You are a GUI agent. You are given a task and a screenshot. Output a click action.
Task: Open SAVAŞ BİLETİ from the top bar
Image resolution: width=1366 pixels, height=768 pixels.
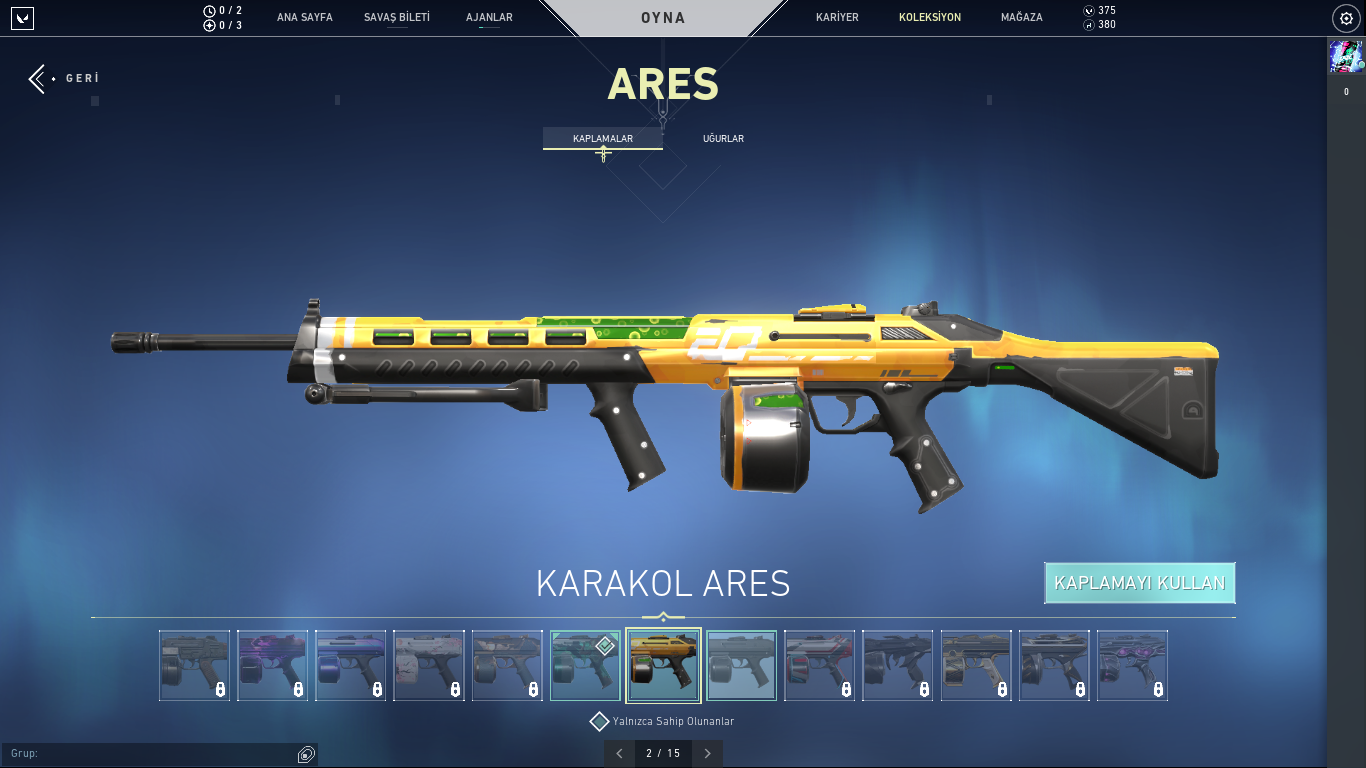click(396, 18)
